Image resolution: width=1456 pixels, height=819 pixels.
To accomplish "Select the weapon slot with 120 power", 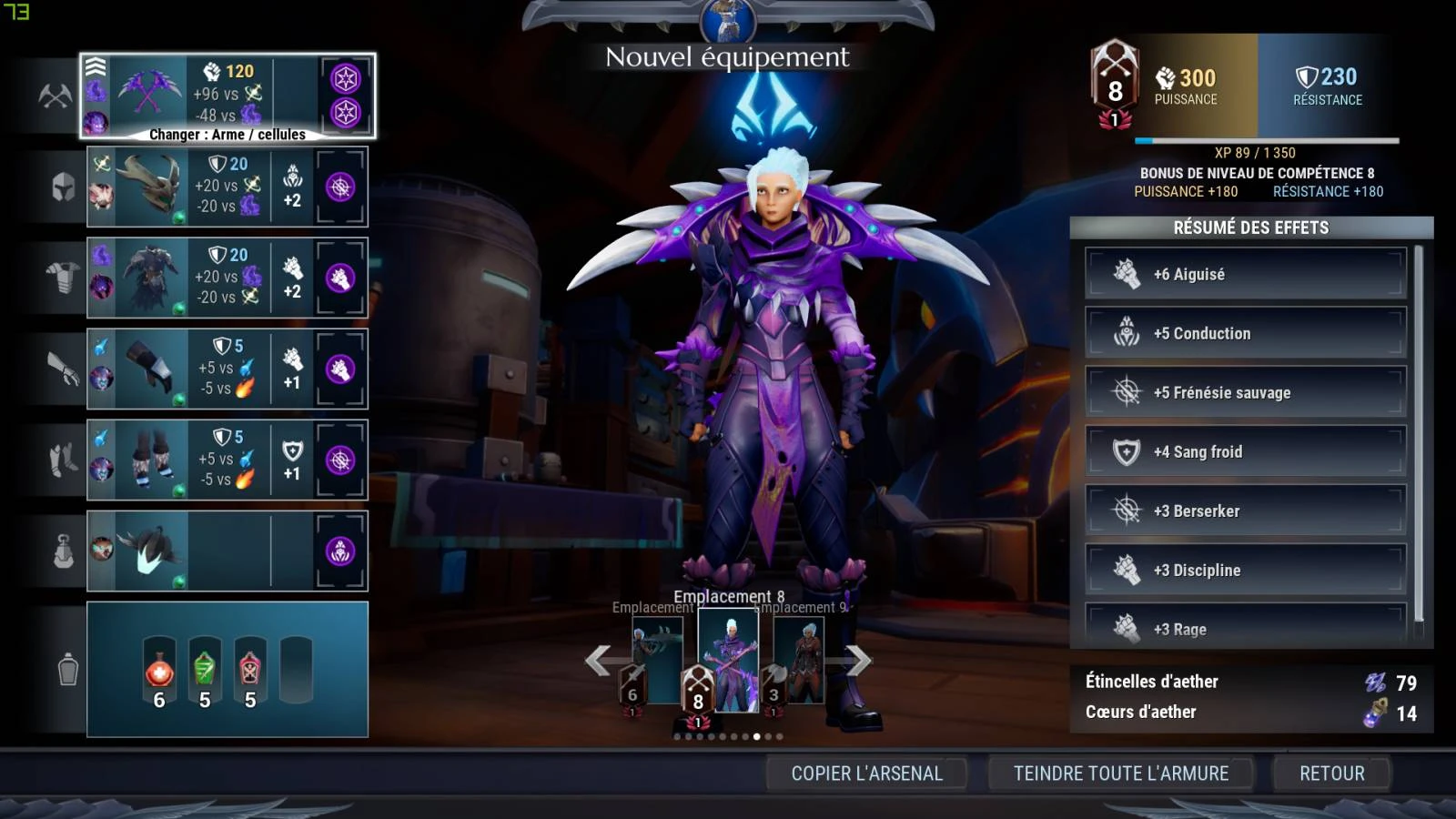I will pyautogui.click(x=227, y=96).
